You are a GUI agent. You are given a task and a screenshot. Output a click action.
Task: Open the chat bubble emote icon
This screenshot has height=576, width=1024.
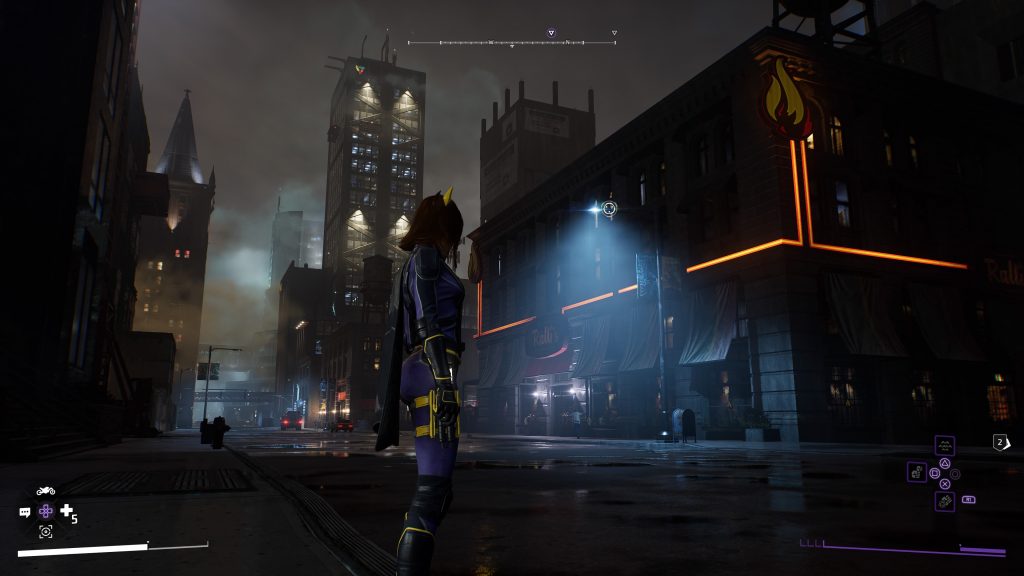25,512
